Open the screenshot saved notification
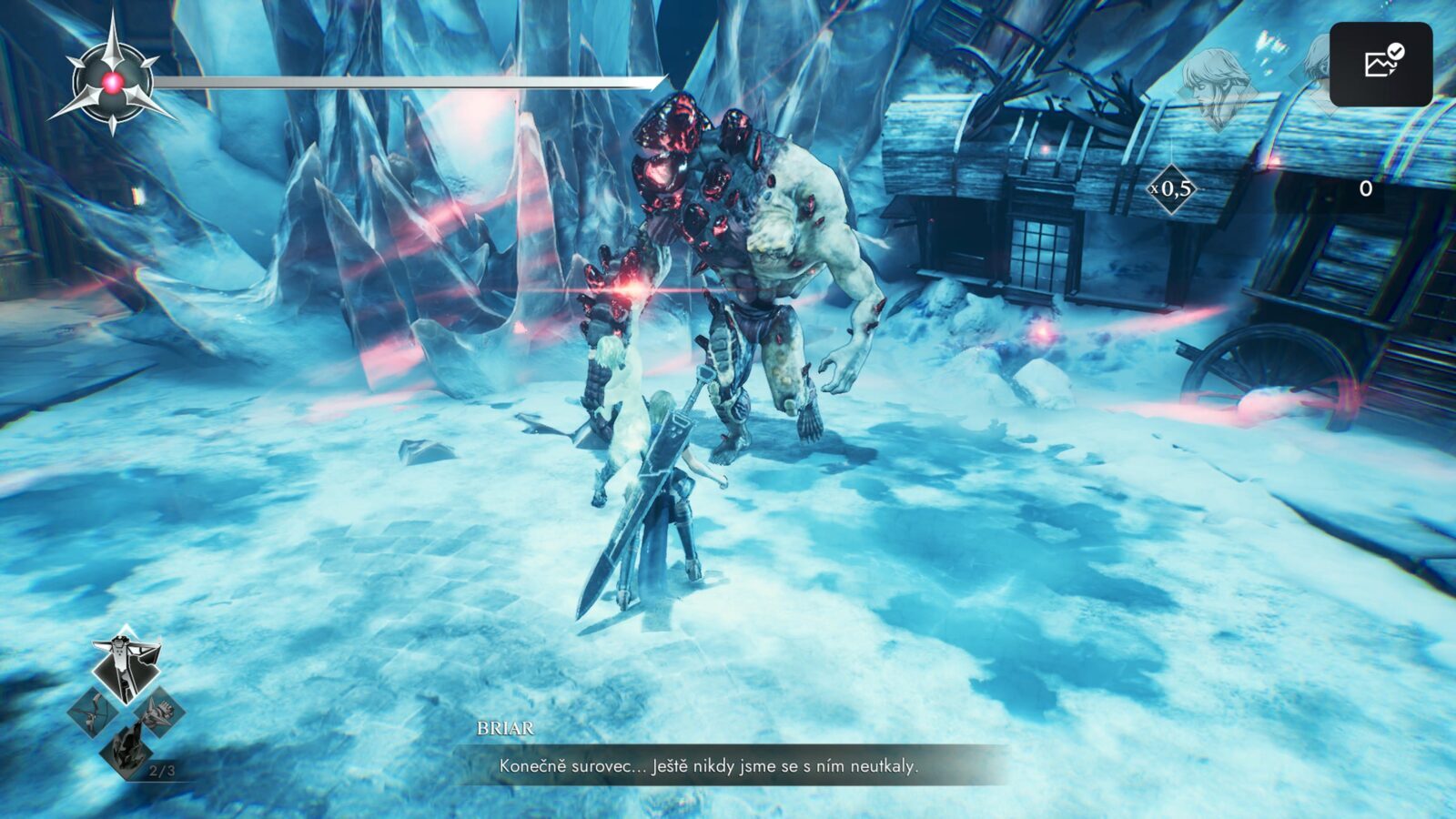Screen dimensions: 1456x819 1380,64
